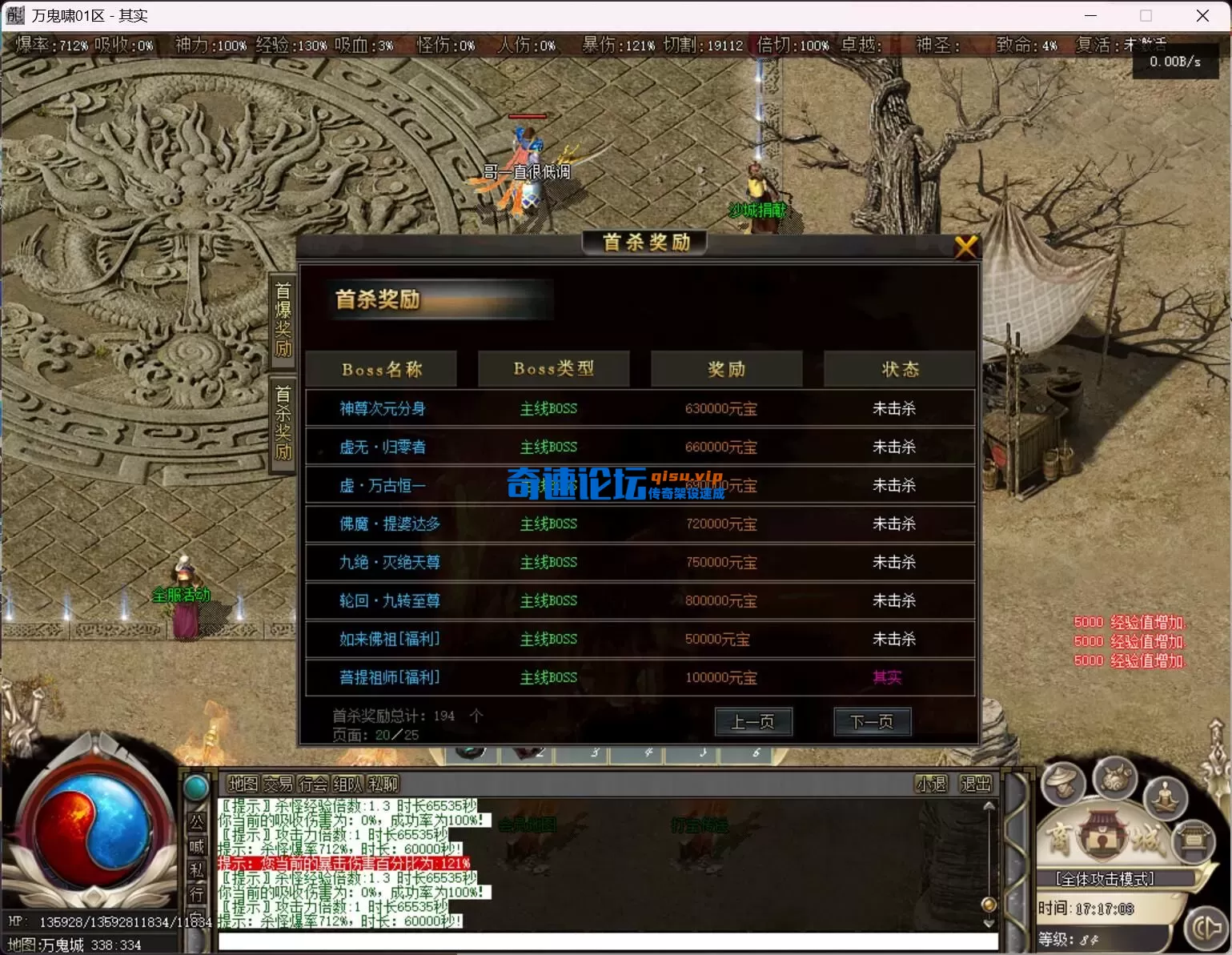Click the sound speaker icon bottom right
Viewport: 1232px width, 955px height.
click(x=1206, y=929)
